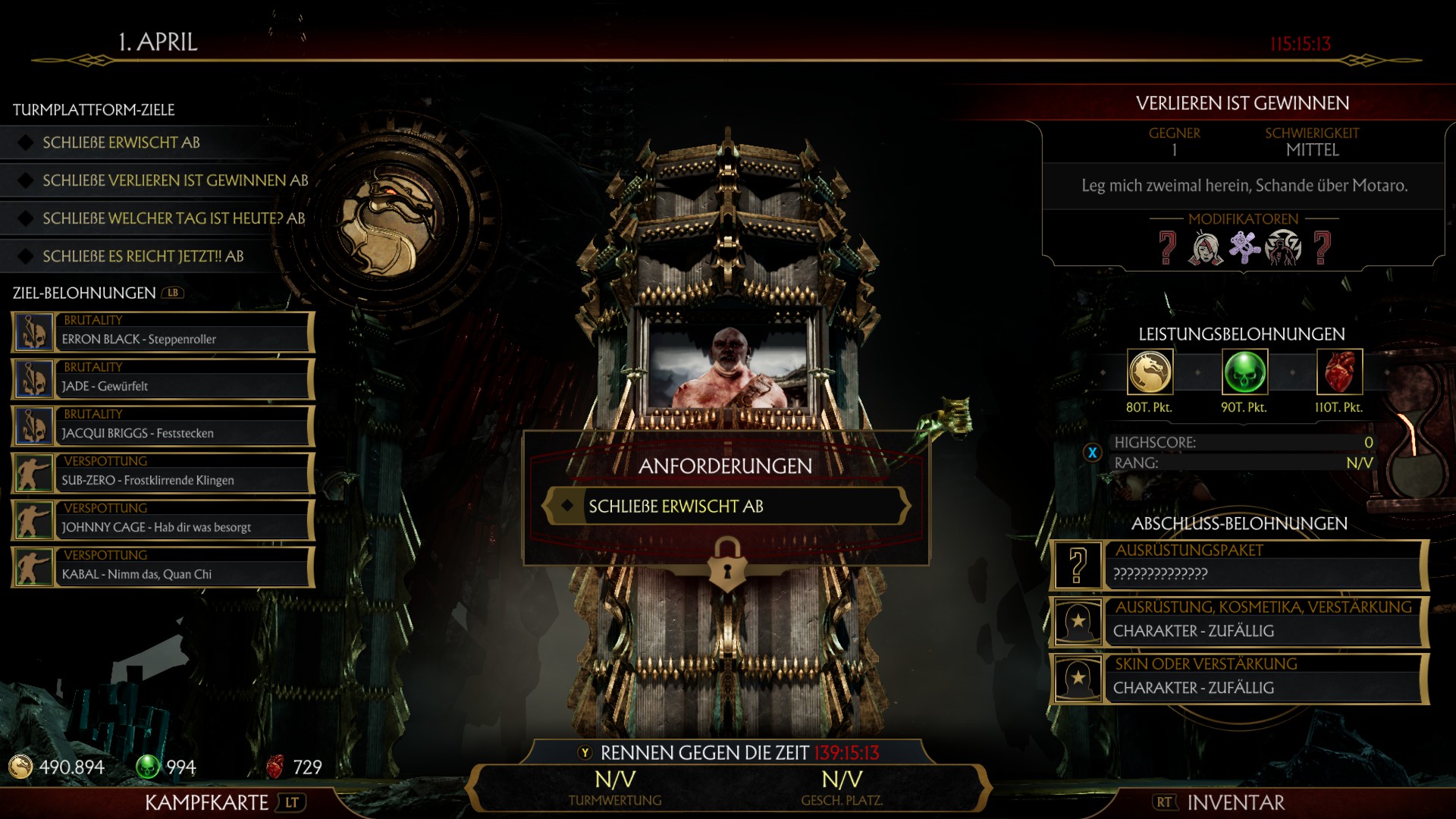1456x819 pixels.
Task: Select the 90T. Pkt. green skull reward
Action: click(1244, 372)
